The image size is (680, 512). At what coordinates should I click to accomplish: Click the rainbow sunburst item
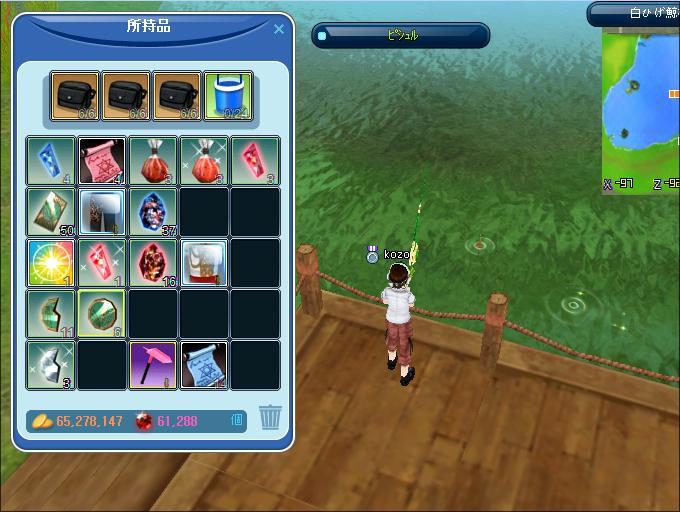(x=51, y=263)
